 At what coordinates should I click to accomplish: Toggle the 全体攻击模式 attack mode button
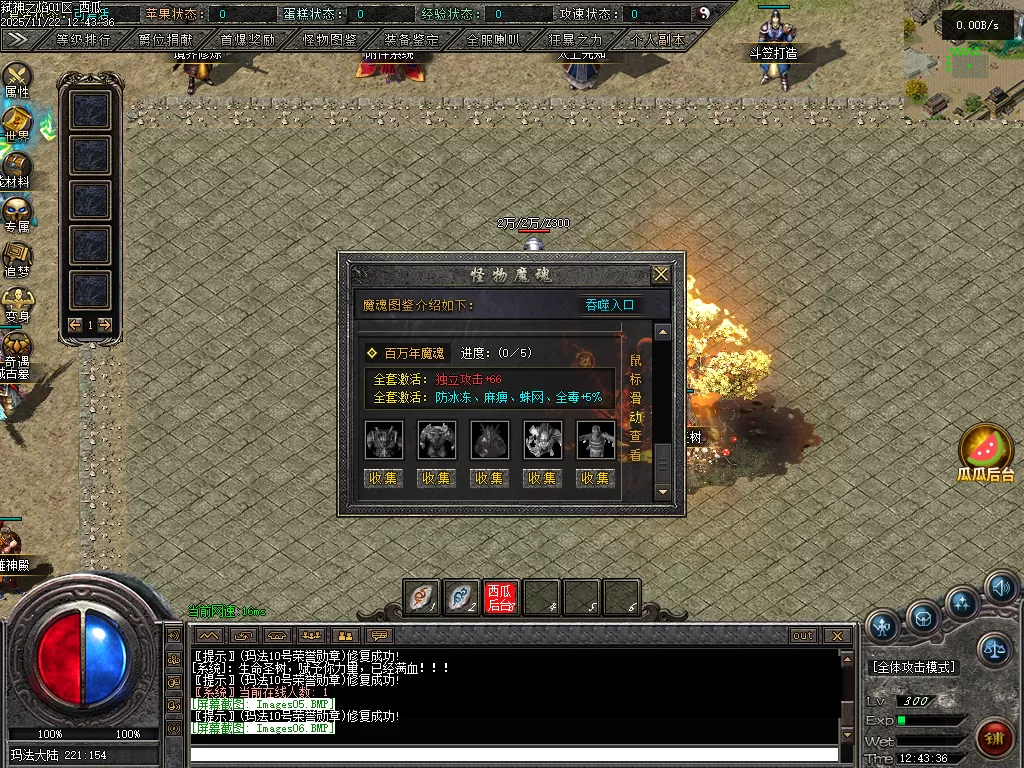click(x=914, y=667)
